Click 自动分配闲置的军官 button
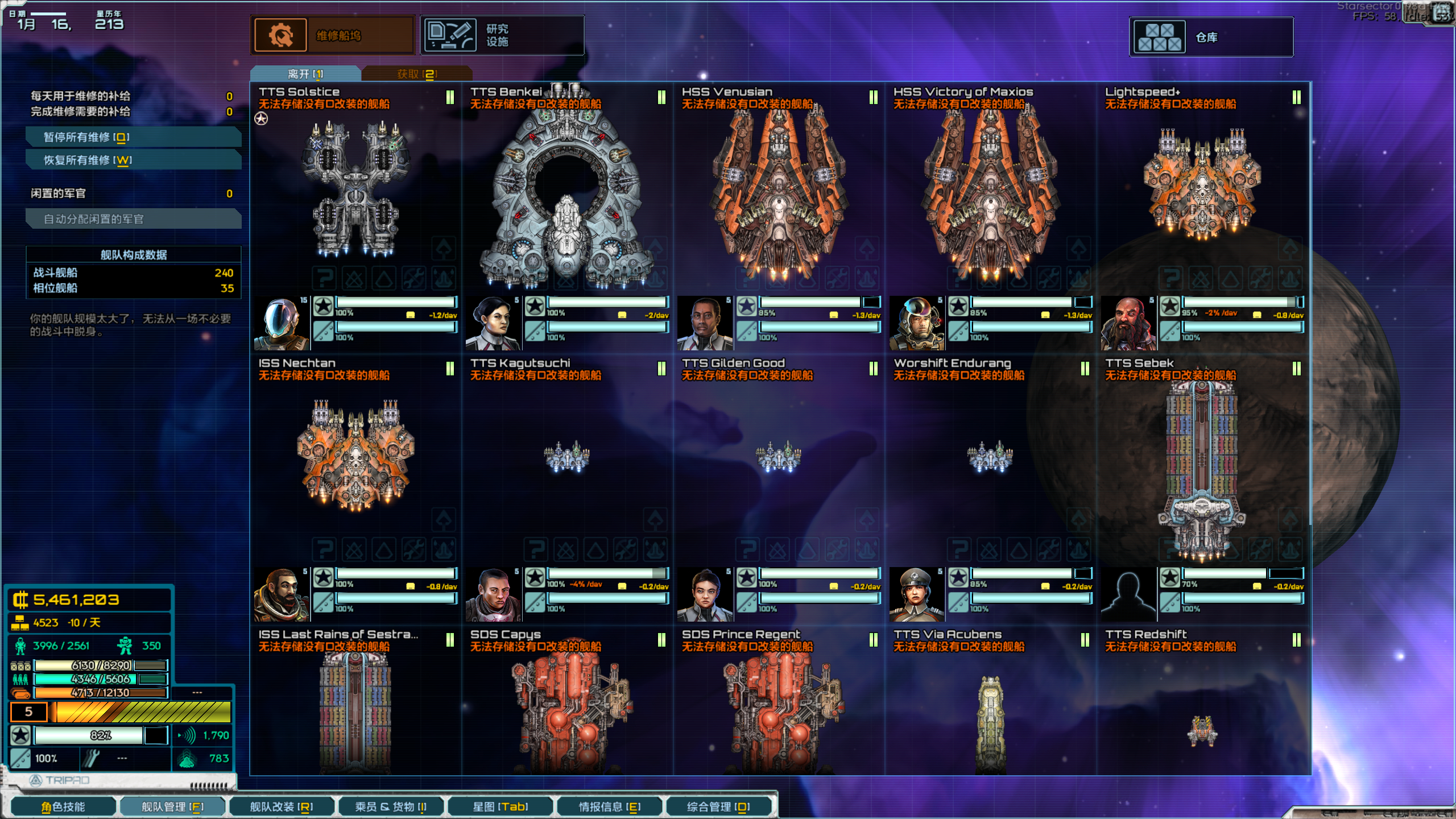This screenshot has width=1456, height=819. [x=134, y=219]
